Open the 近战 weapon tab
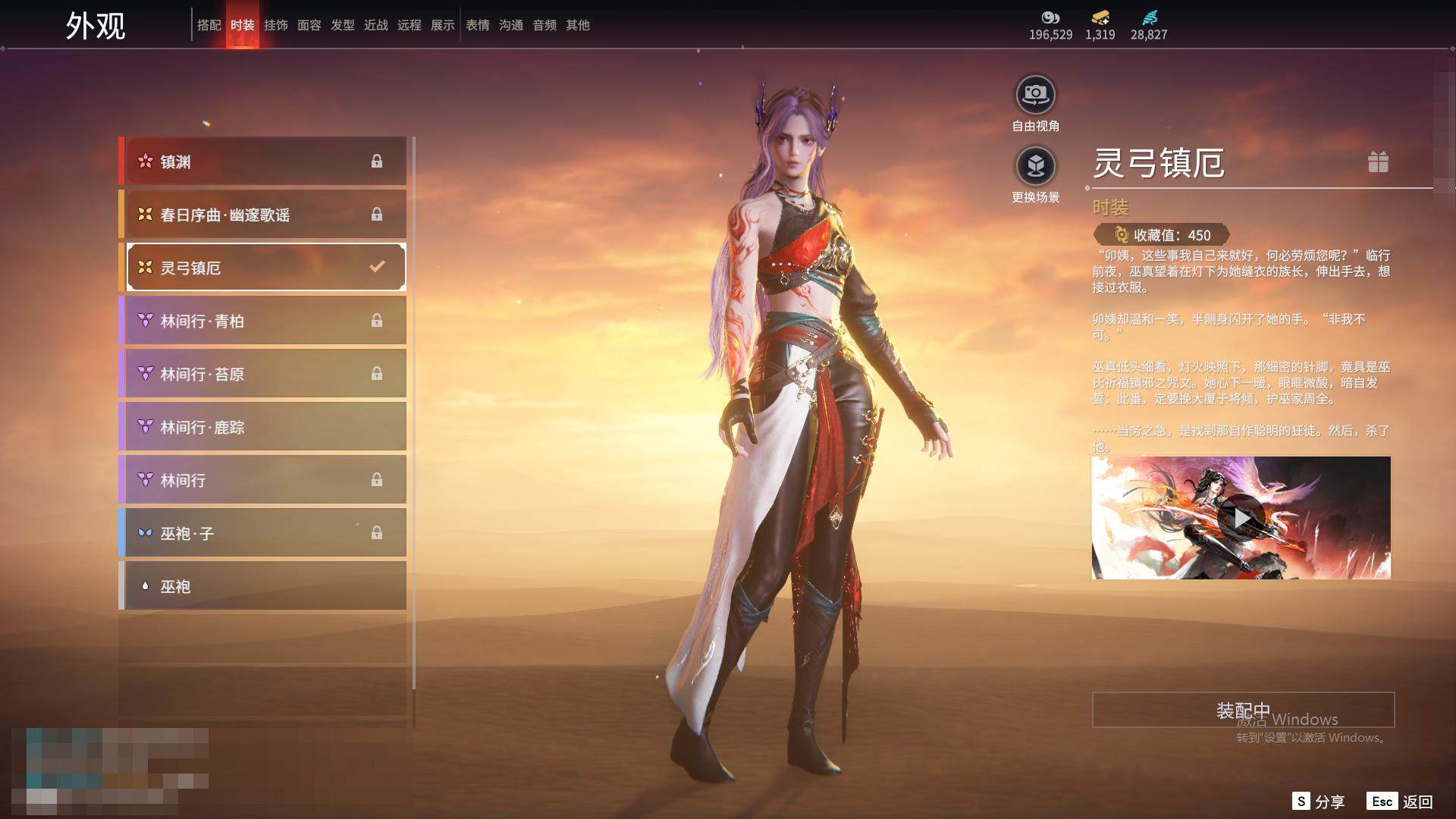Viewport: 1456px width, 819px height. pos(375,25)
